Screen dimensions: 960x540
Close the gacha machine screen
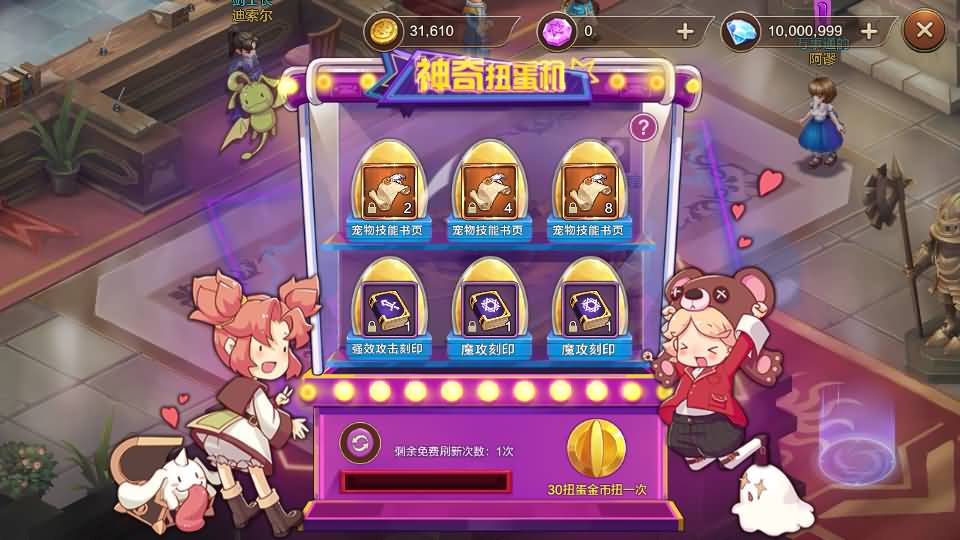pyautogui.click(x=923, y=31)
